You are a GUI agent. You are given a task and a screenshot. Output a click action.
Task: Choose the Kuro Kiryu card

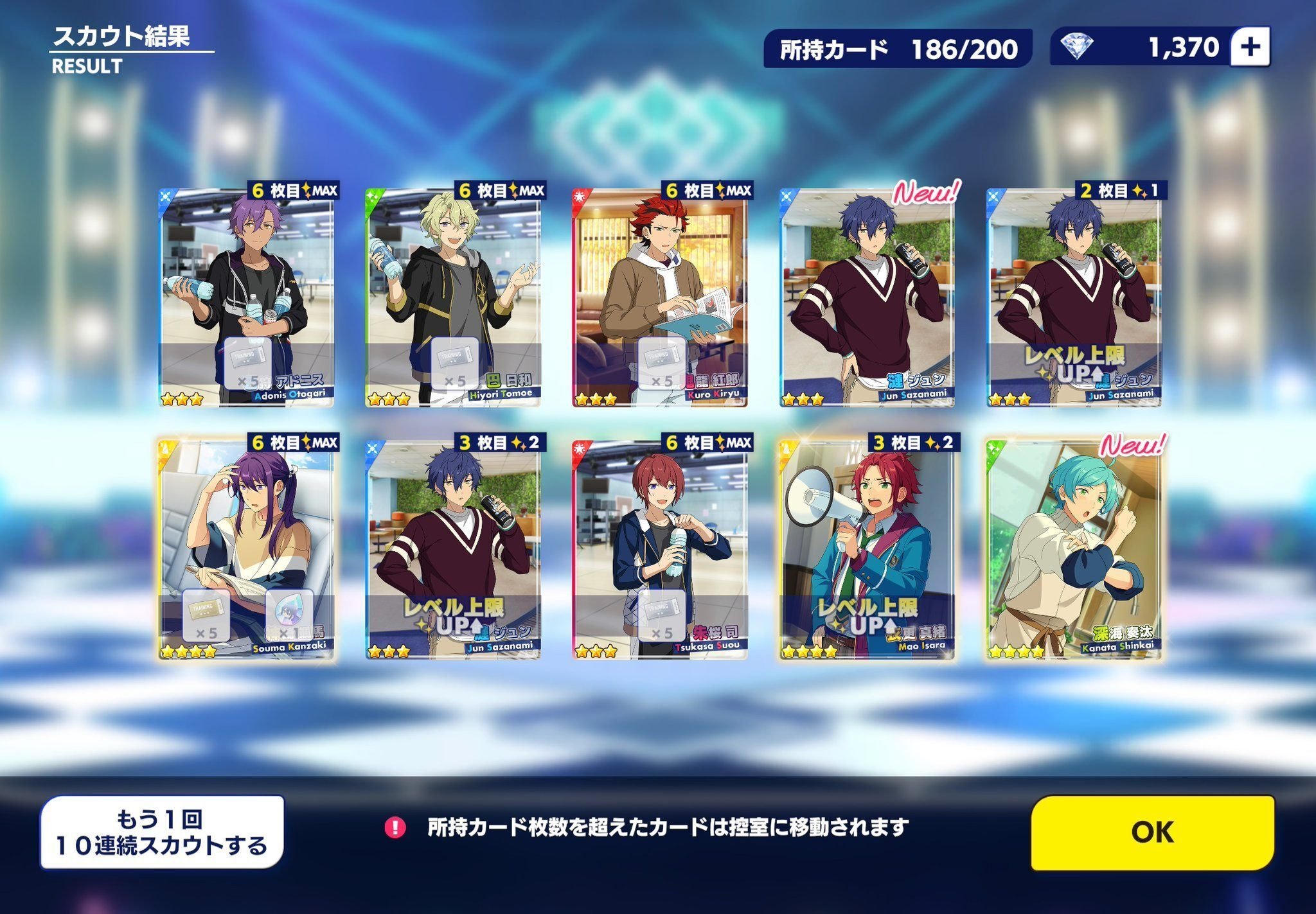coord(660,297)
